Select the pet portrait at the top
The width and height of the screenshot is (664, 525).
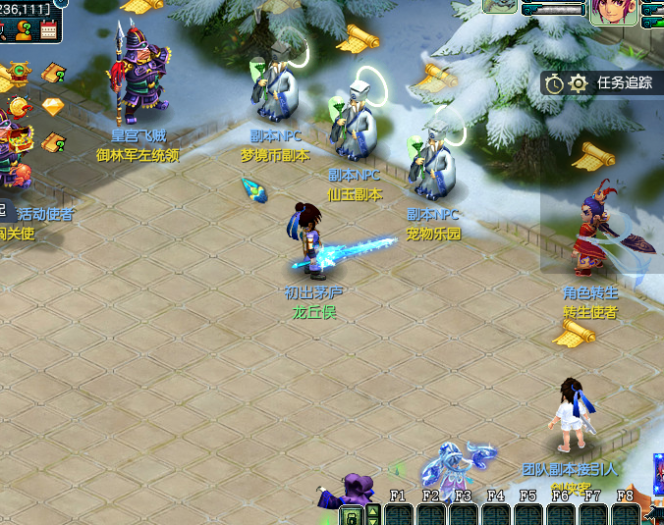pos(499,5)
